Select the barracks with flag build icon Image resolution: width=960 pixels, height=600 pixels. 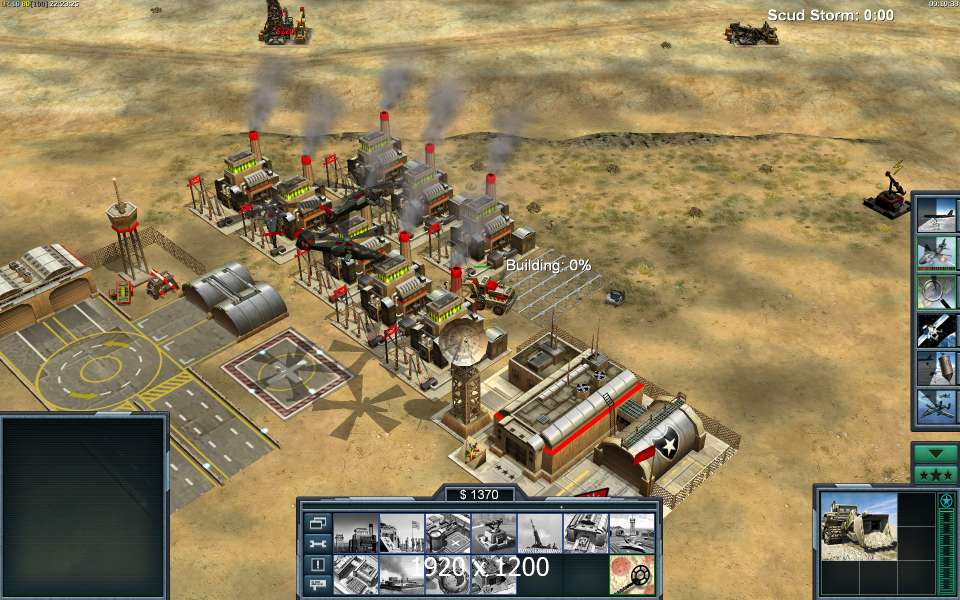coord(402,533)
